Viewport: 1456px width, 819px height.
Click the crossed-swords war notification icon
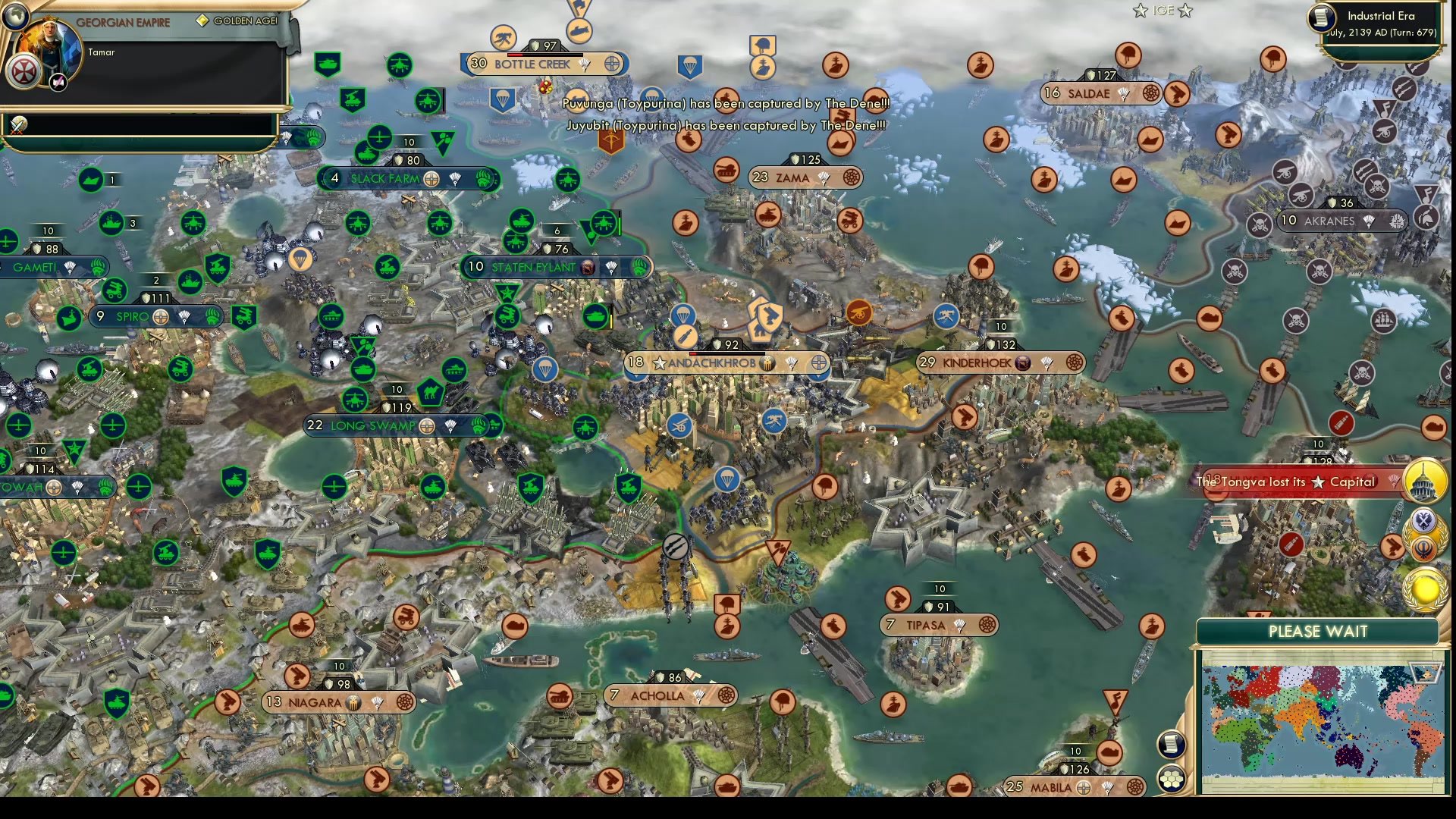[17, 125]
